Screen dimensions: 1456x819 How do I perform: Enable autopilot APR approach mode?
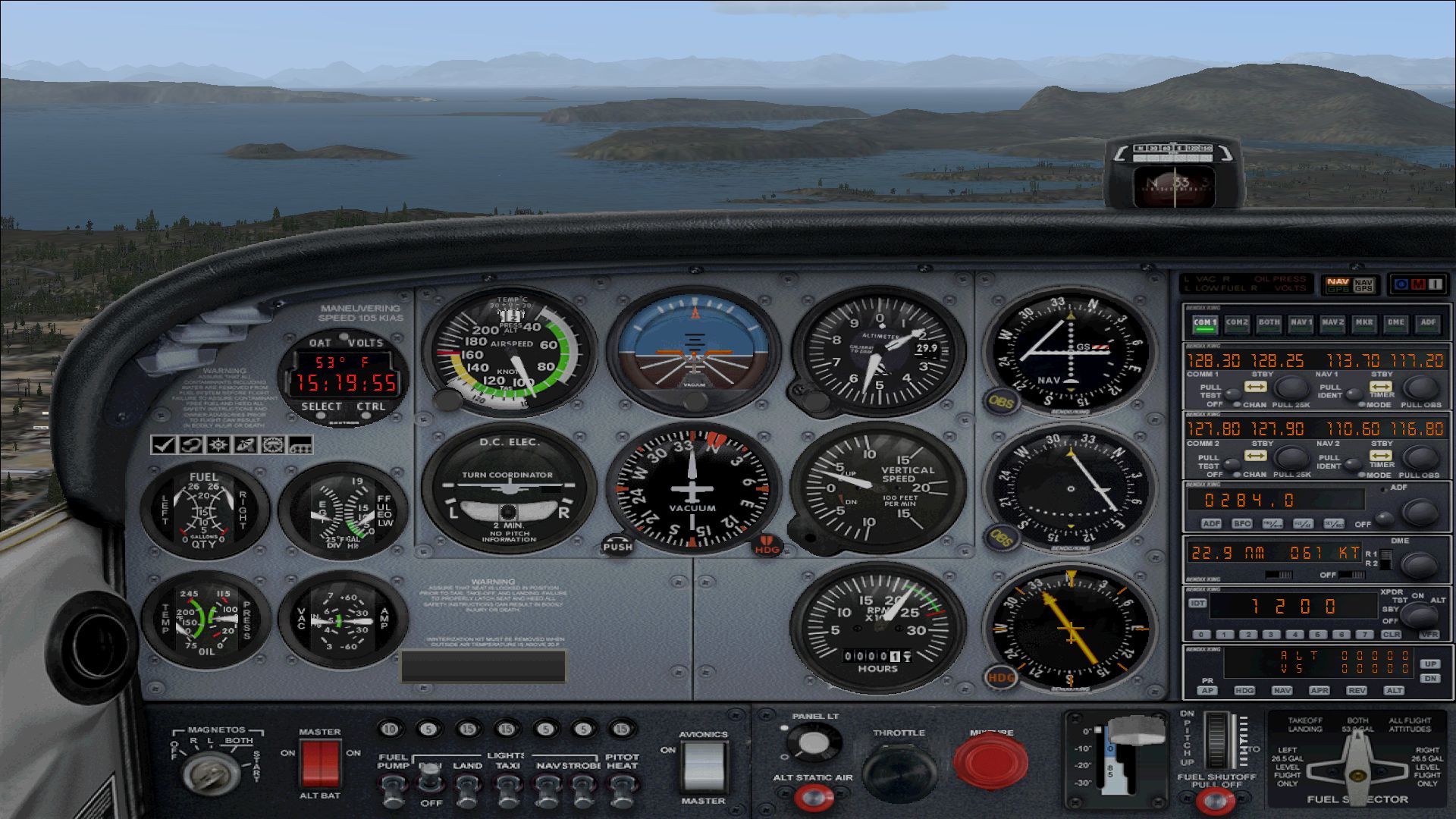coord(1319,690)
